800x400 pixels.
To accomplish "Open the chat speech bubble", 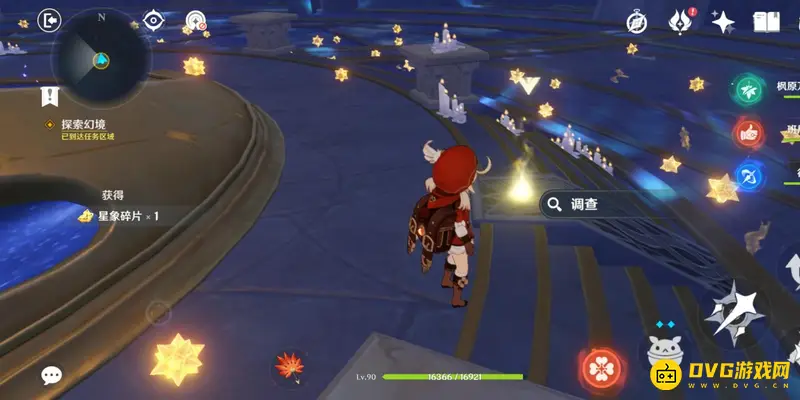I will [x=51, y=375].
